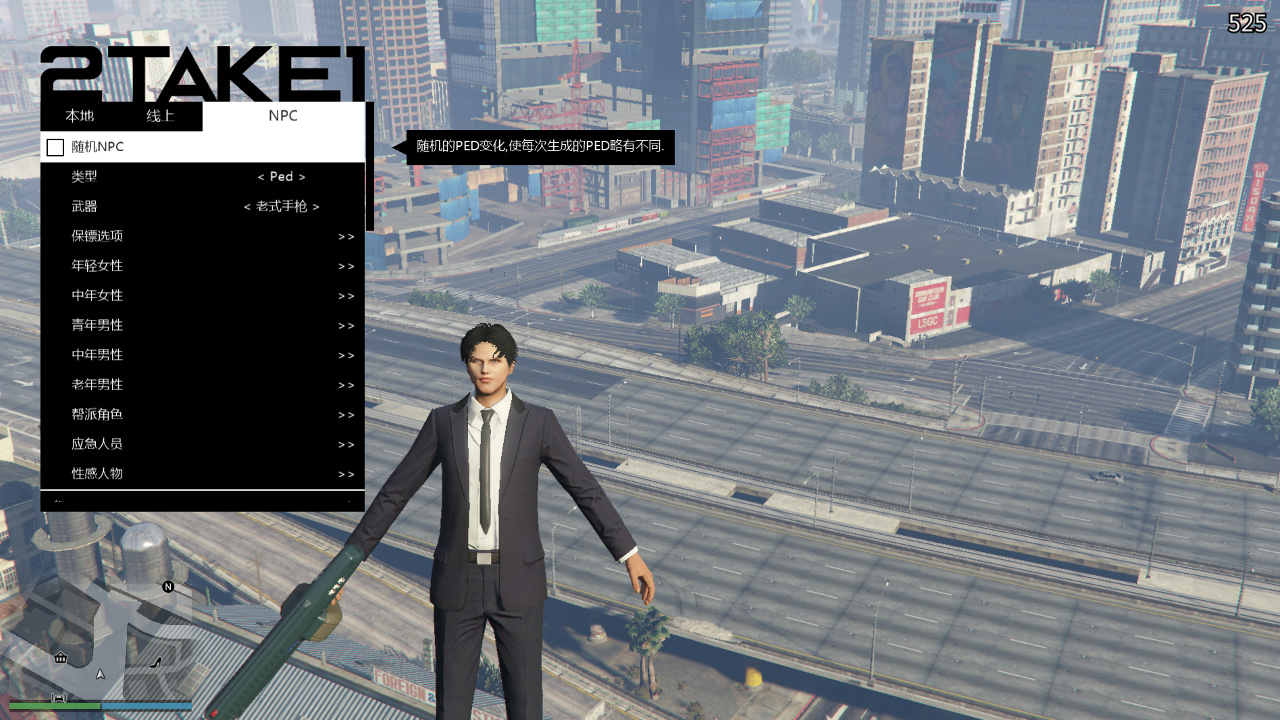Expand the 年轻女性 submenu

pos(200,266)
